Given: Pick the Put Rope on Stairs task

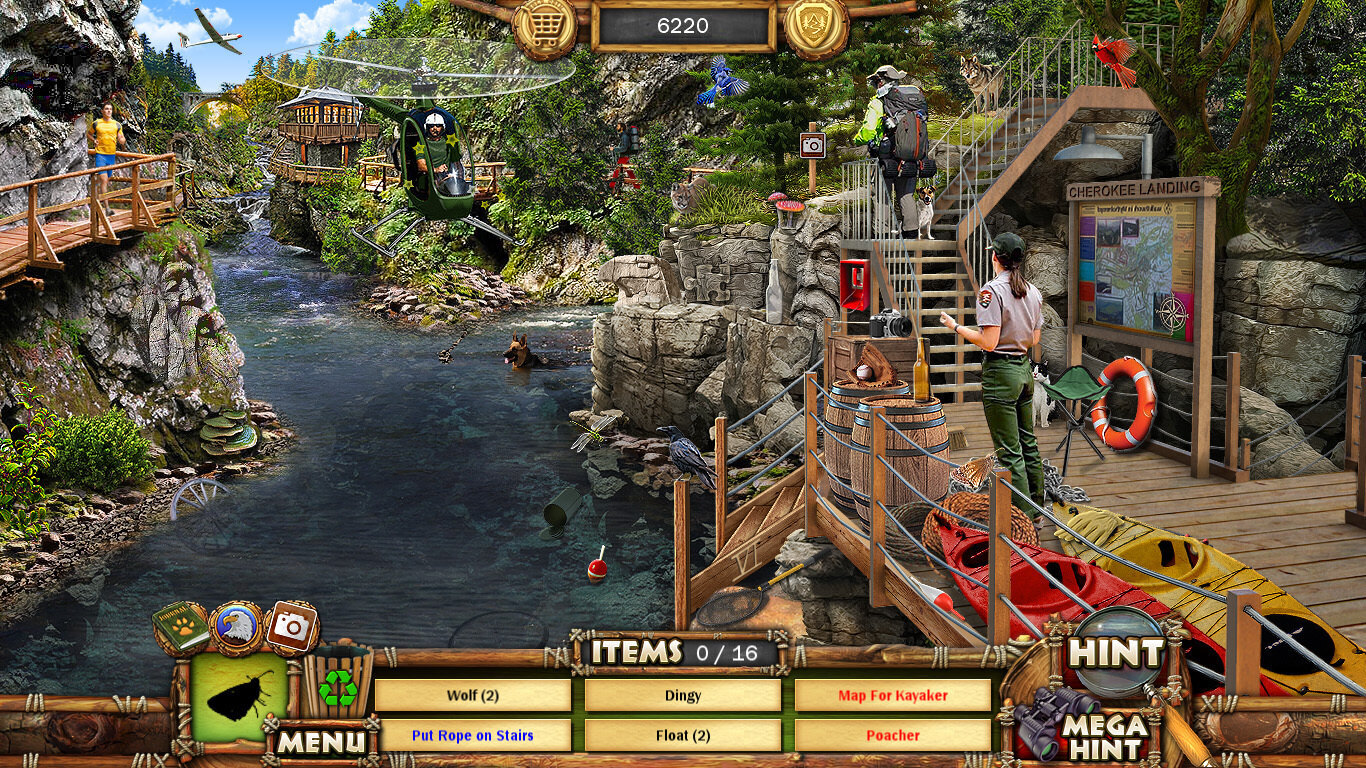Looking at the screenshot, I should pyautogui.click(x=473, y=735).
